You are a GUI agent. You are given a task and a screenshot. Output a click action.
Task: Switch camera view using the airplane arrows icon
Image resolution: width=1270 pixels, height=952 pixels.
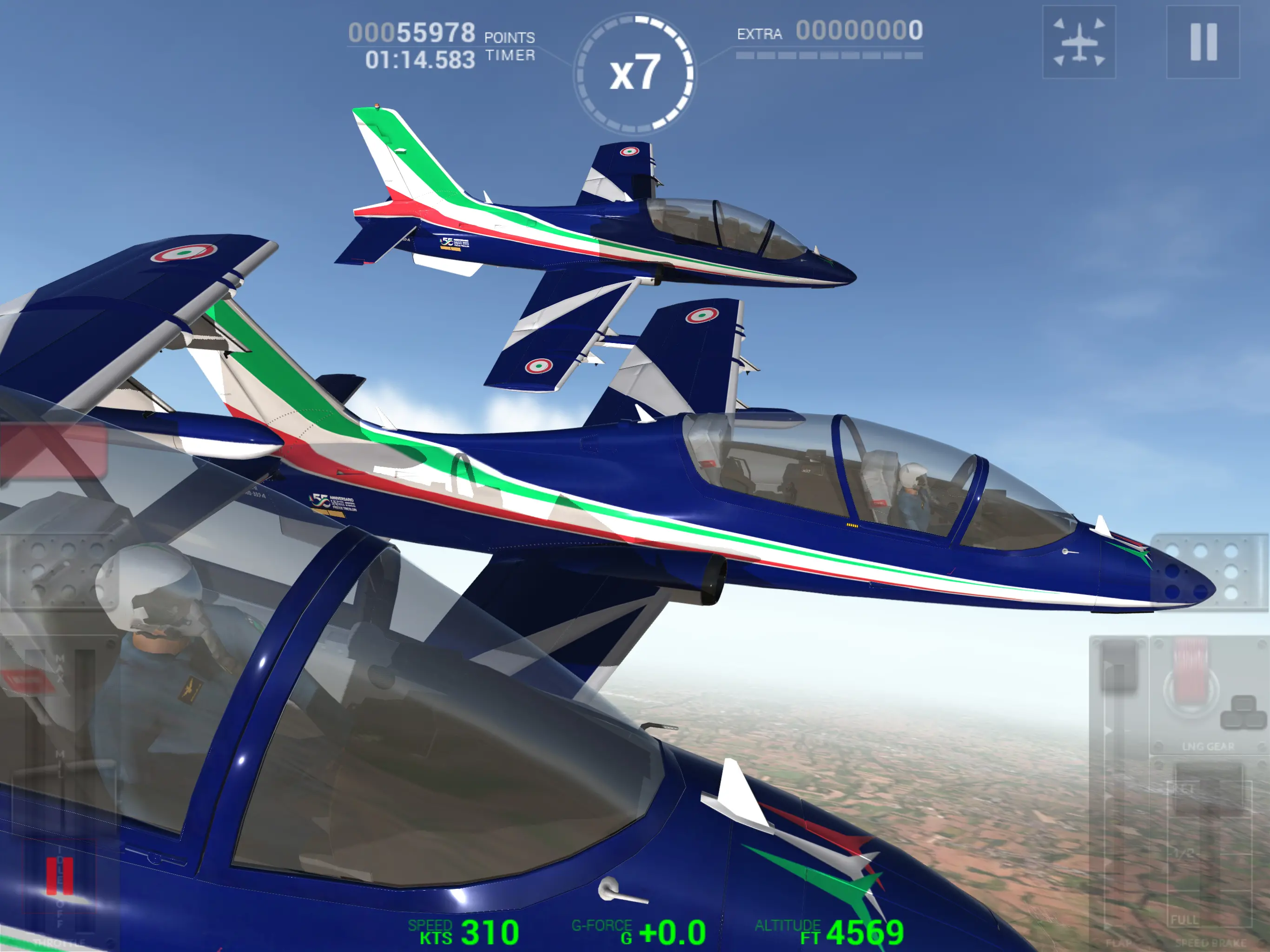1079,42
